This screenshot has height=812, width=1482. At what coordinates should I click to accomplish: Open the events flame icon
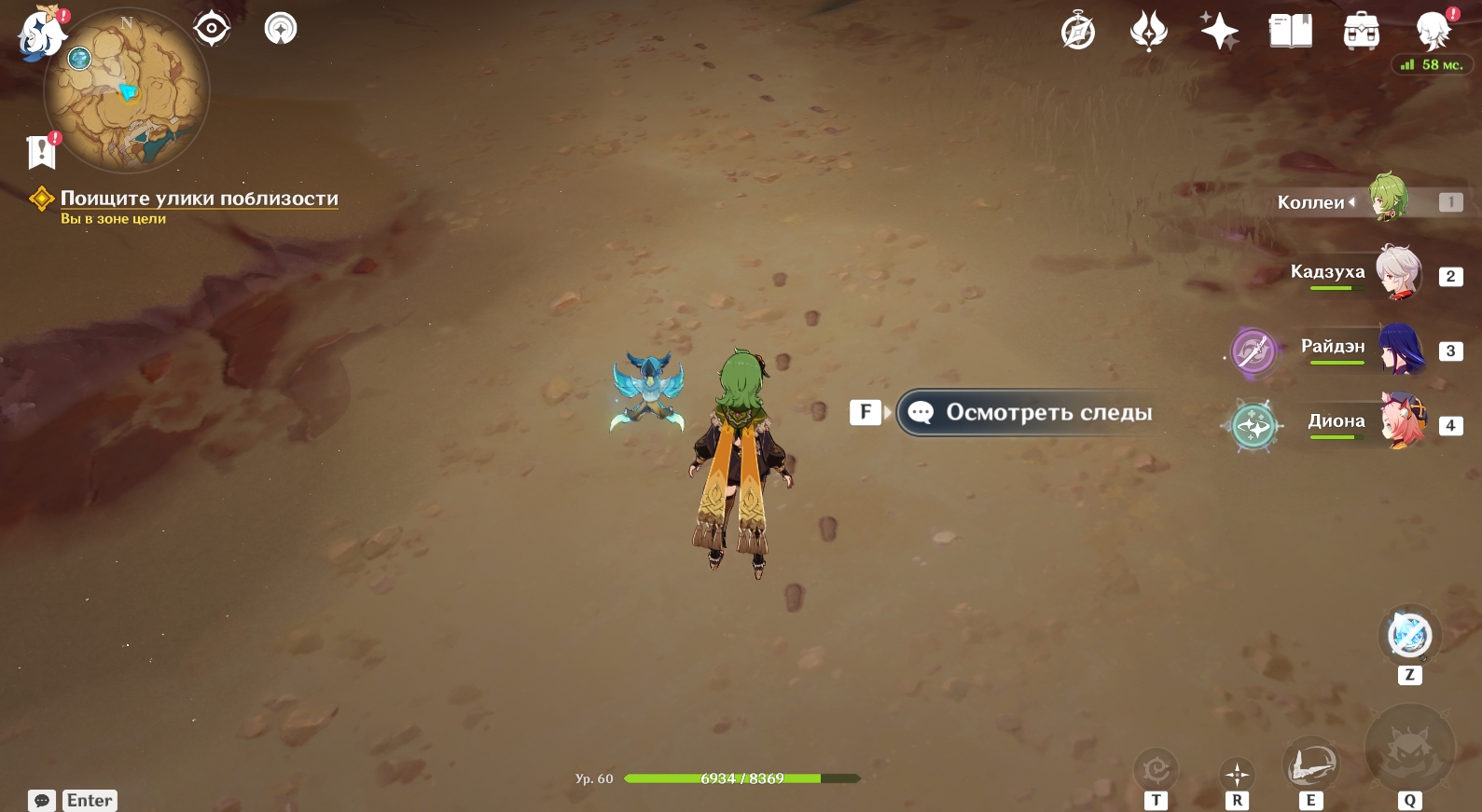(1148, 32)
